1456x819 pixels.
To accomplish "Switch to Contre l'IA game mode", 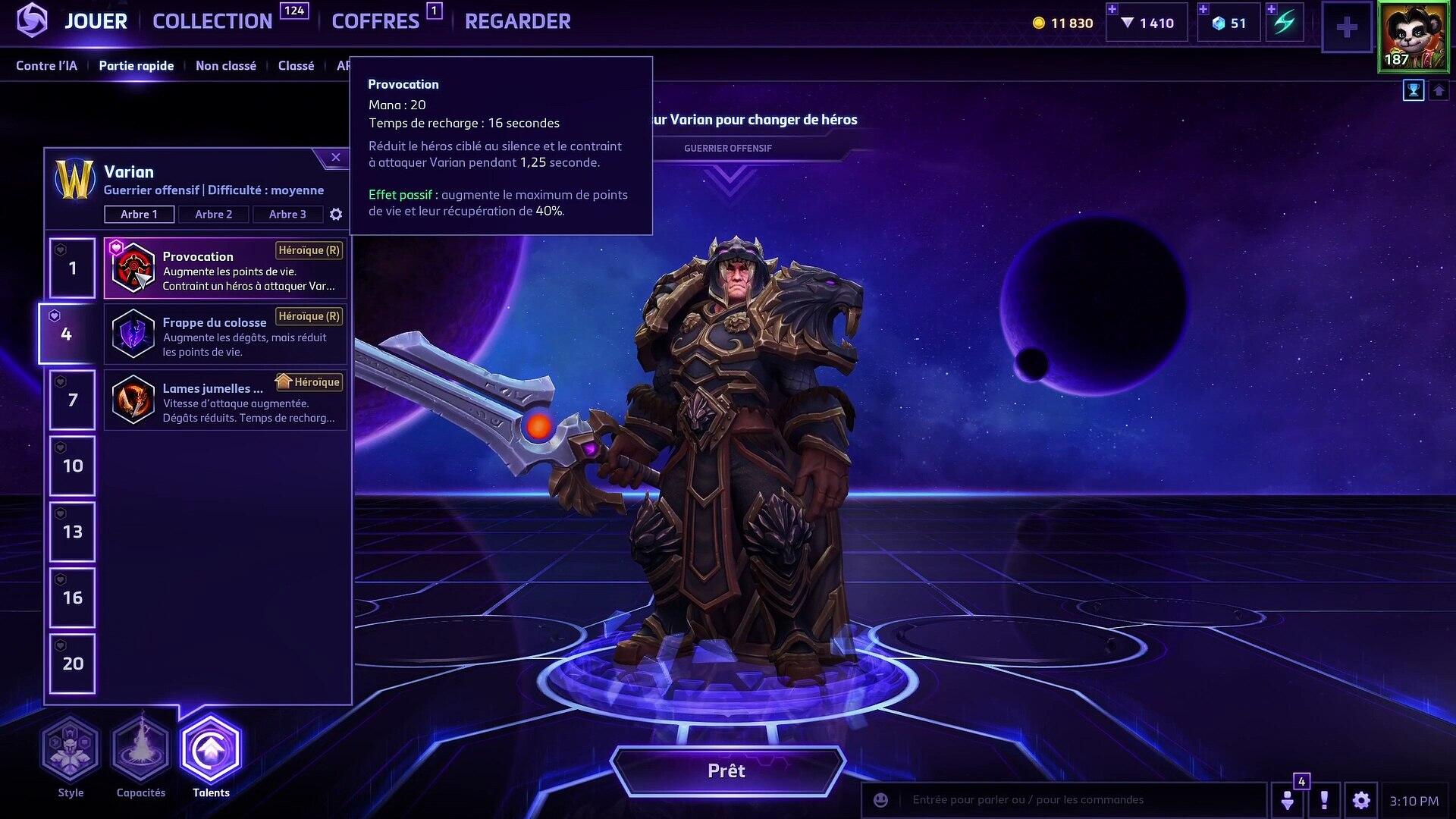I will coord(46,66).
